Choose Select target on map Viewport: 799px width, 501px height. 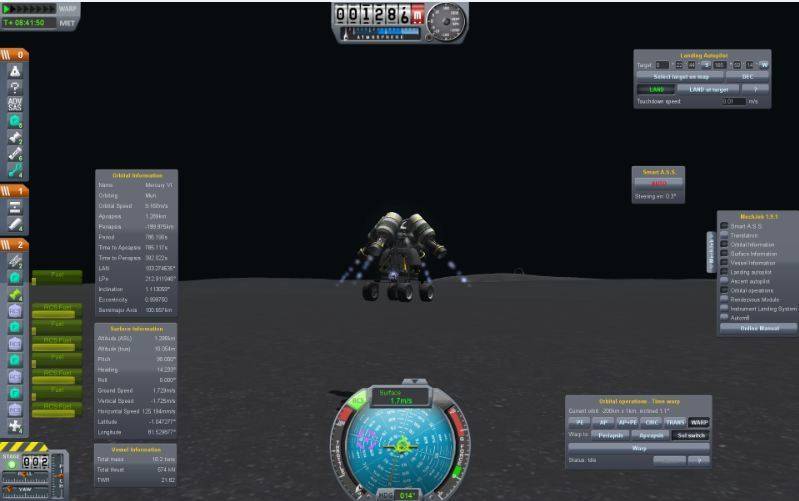coord(679,76)
